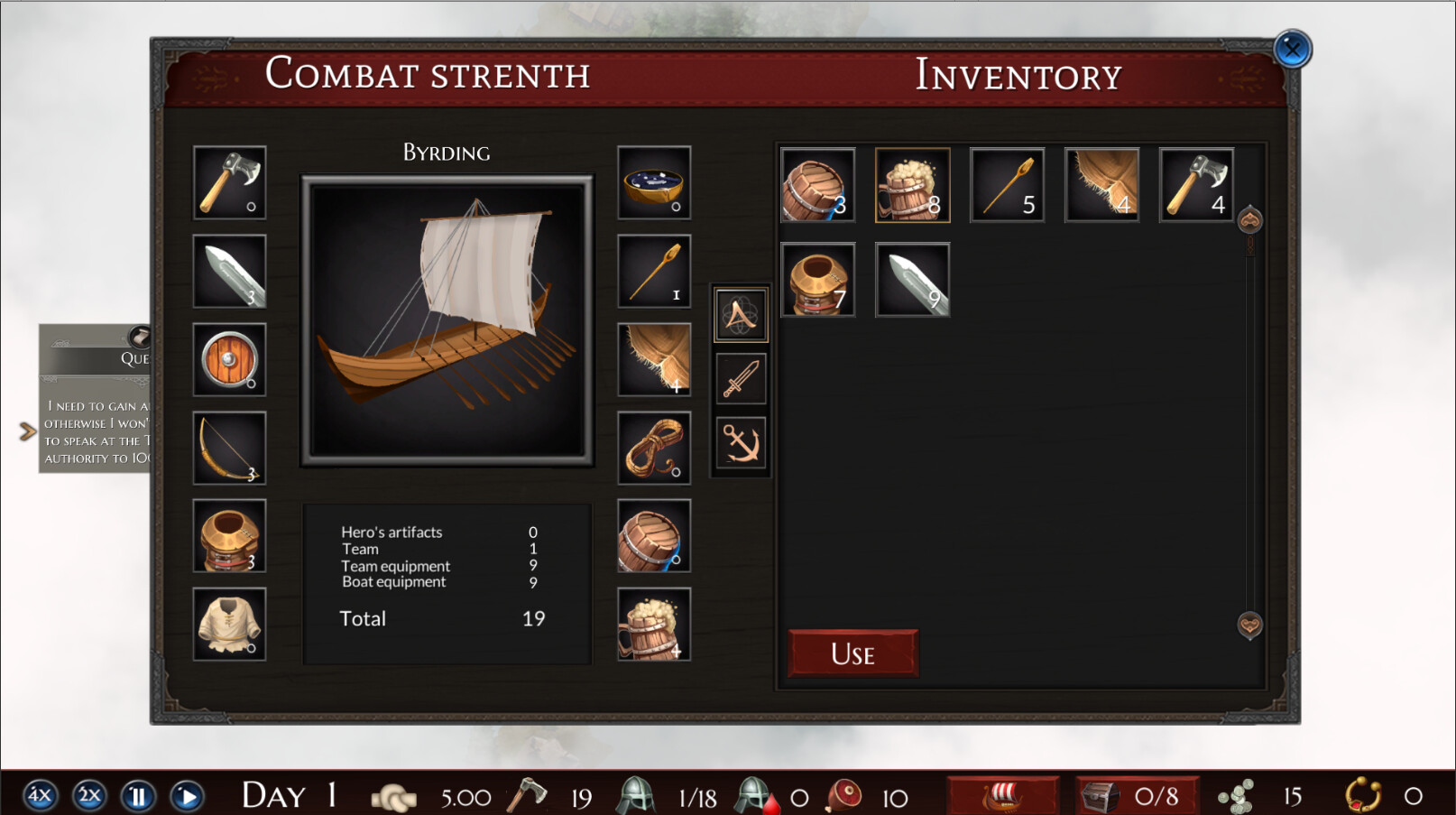Viewport: 1456px width, 815px height.
Task: Select the shield slot in combat strength panel
Action: pyautogui.click(x=228, y=360)
